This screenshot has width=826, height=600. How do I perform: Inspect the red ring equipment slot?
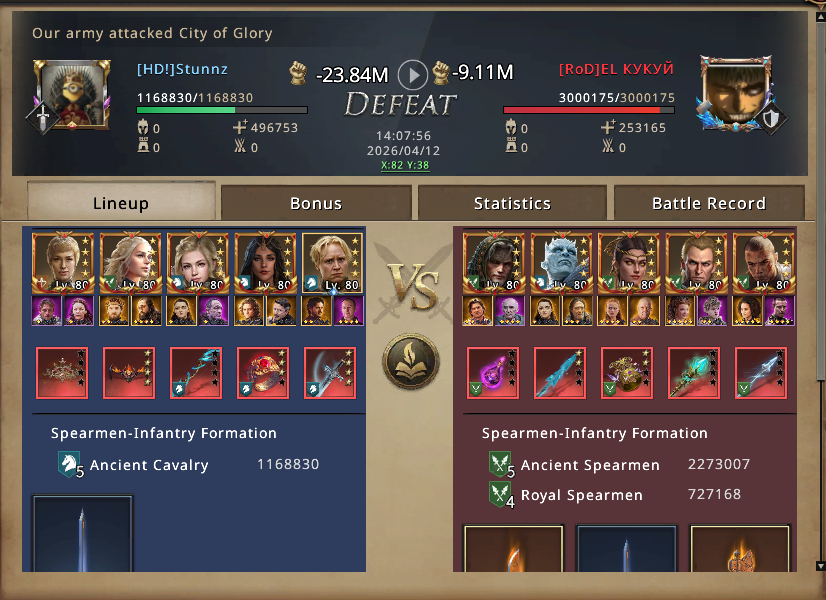tap(263, 373)
